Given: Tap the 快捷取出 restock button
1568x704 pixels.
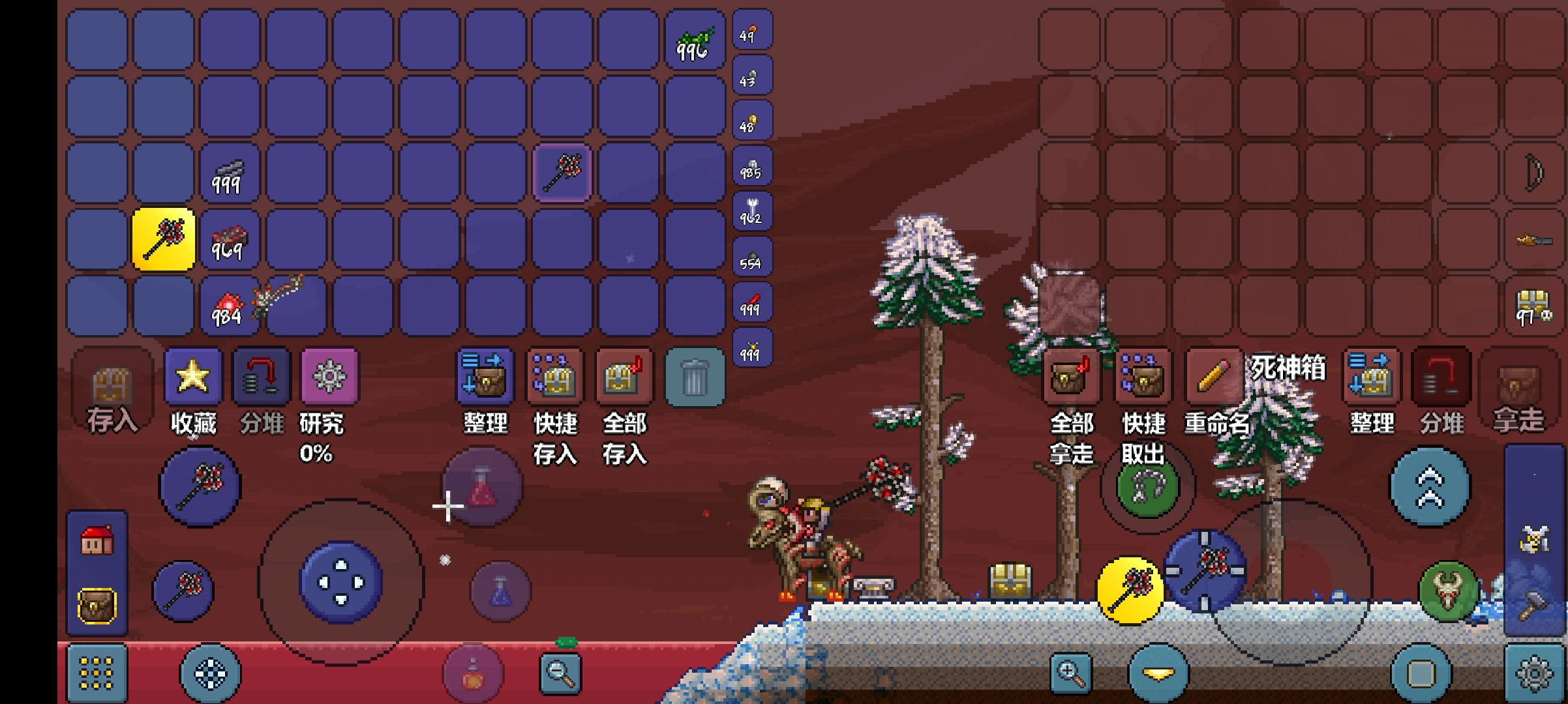Looking at the screenshot, I should (x=1143, y=377).
